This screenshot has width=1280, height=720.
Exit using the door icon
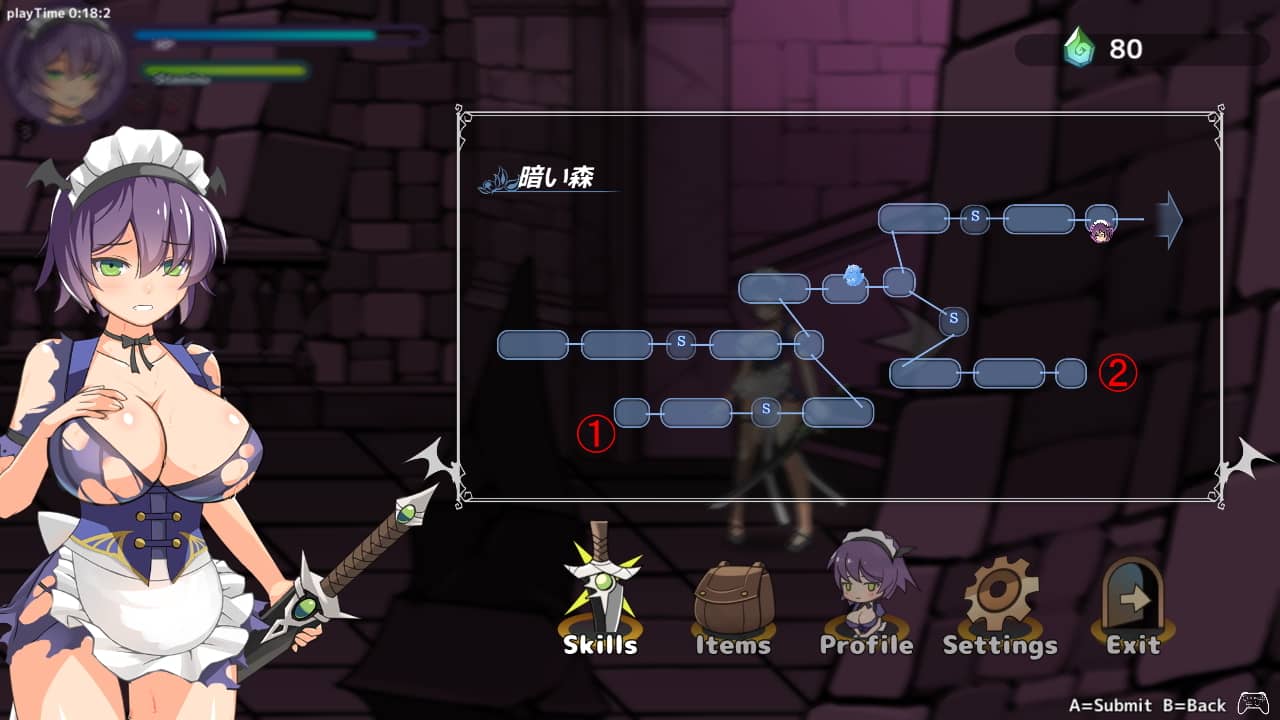(1131, 590)
